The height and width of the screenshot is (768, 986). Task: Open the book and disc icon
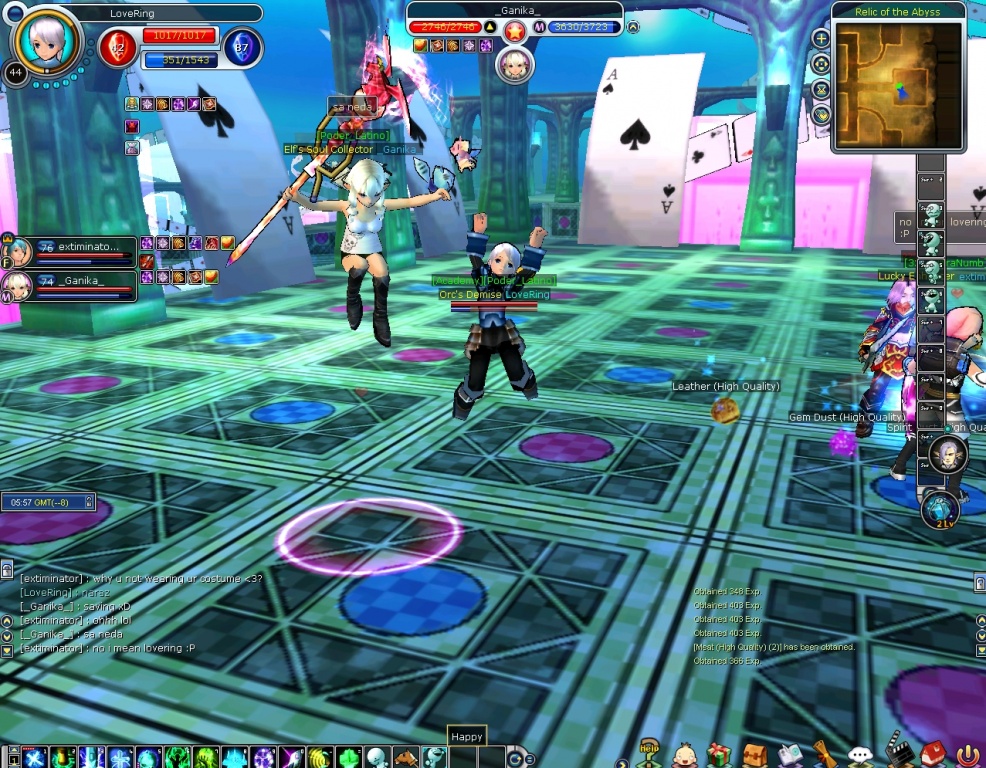click(790, 754)
